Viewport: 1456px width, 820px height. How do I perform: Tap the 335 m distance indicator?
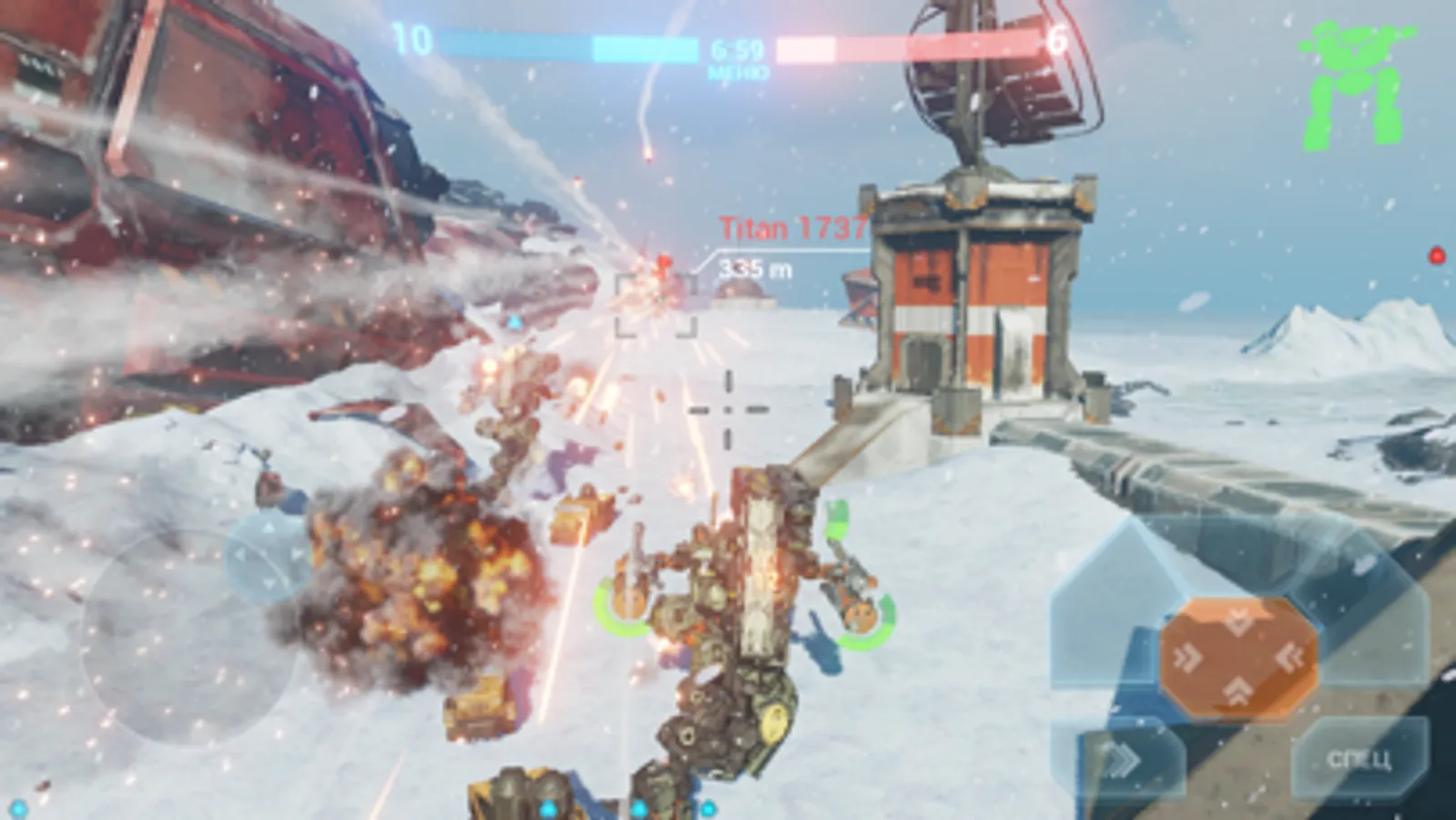[x=756, y=267]
